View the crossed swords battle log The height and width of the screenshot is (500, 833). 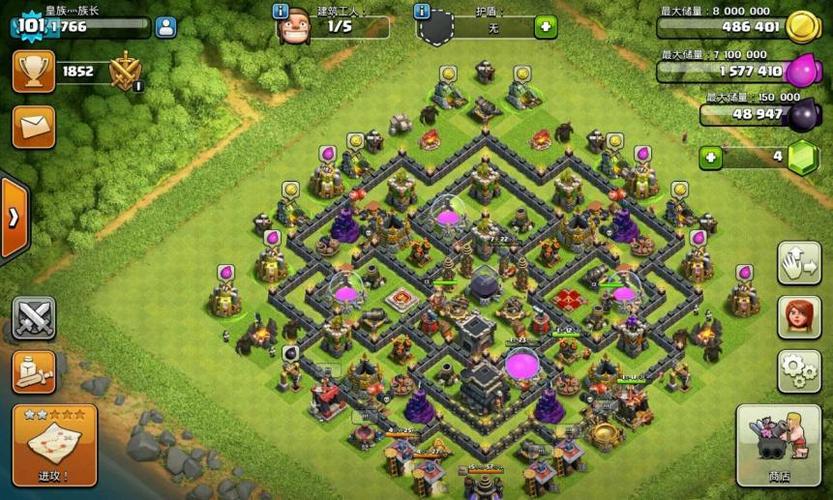click(x=33, y=317)
